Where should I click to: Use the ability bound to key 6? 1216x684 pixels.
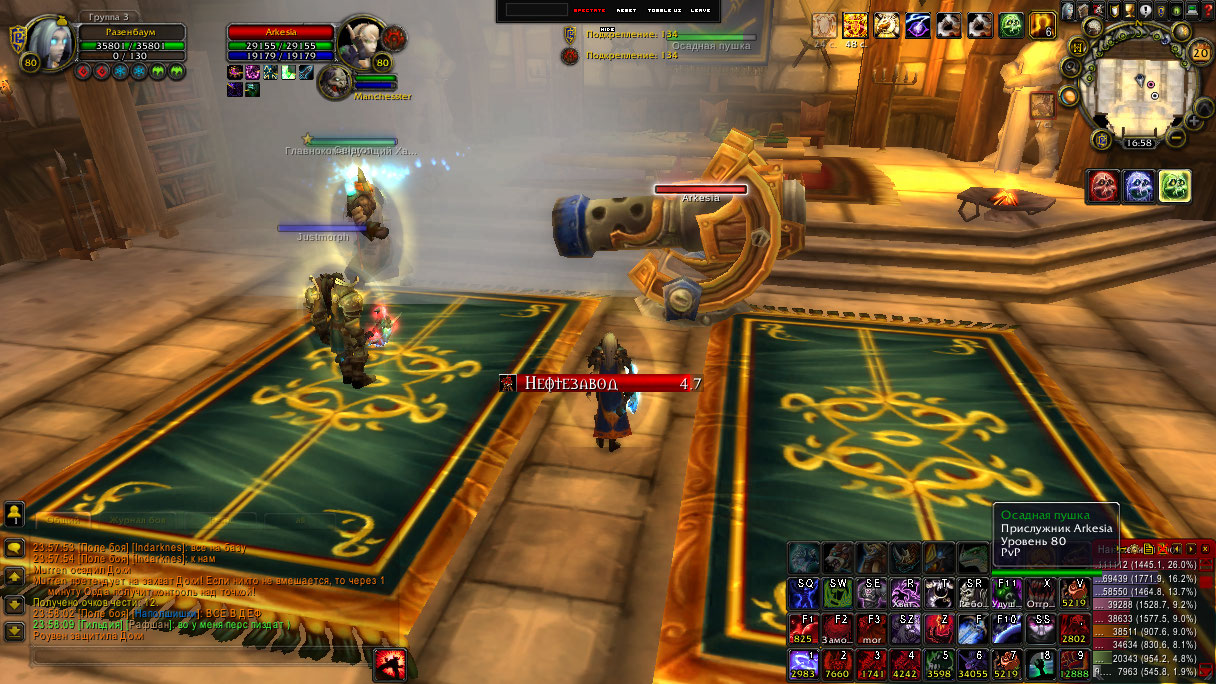tap(973, 663)
